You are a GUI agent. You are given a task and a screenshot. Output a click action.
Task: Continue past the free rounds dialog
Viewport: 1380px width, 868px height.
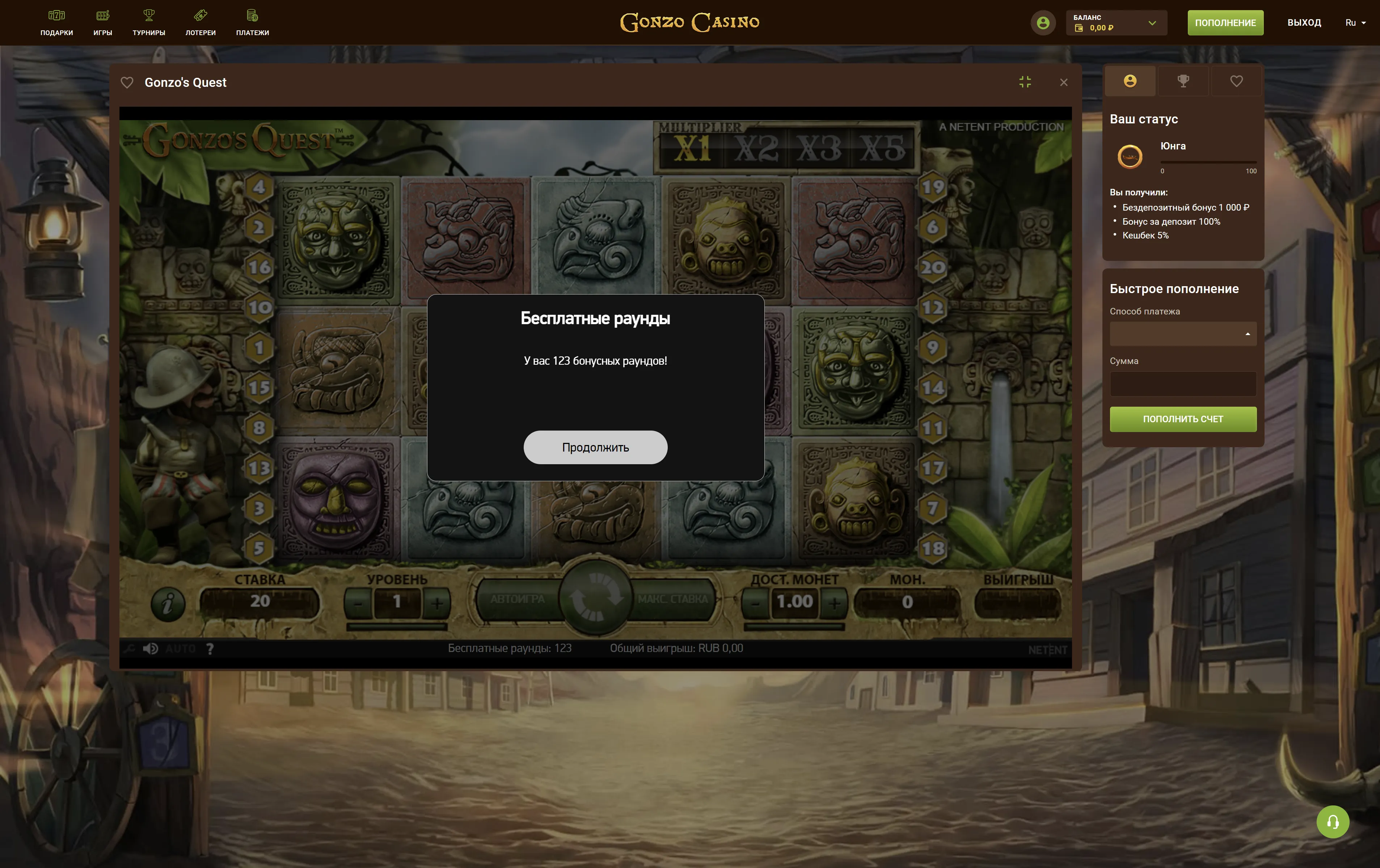(x=595, y=447)
